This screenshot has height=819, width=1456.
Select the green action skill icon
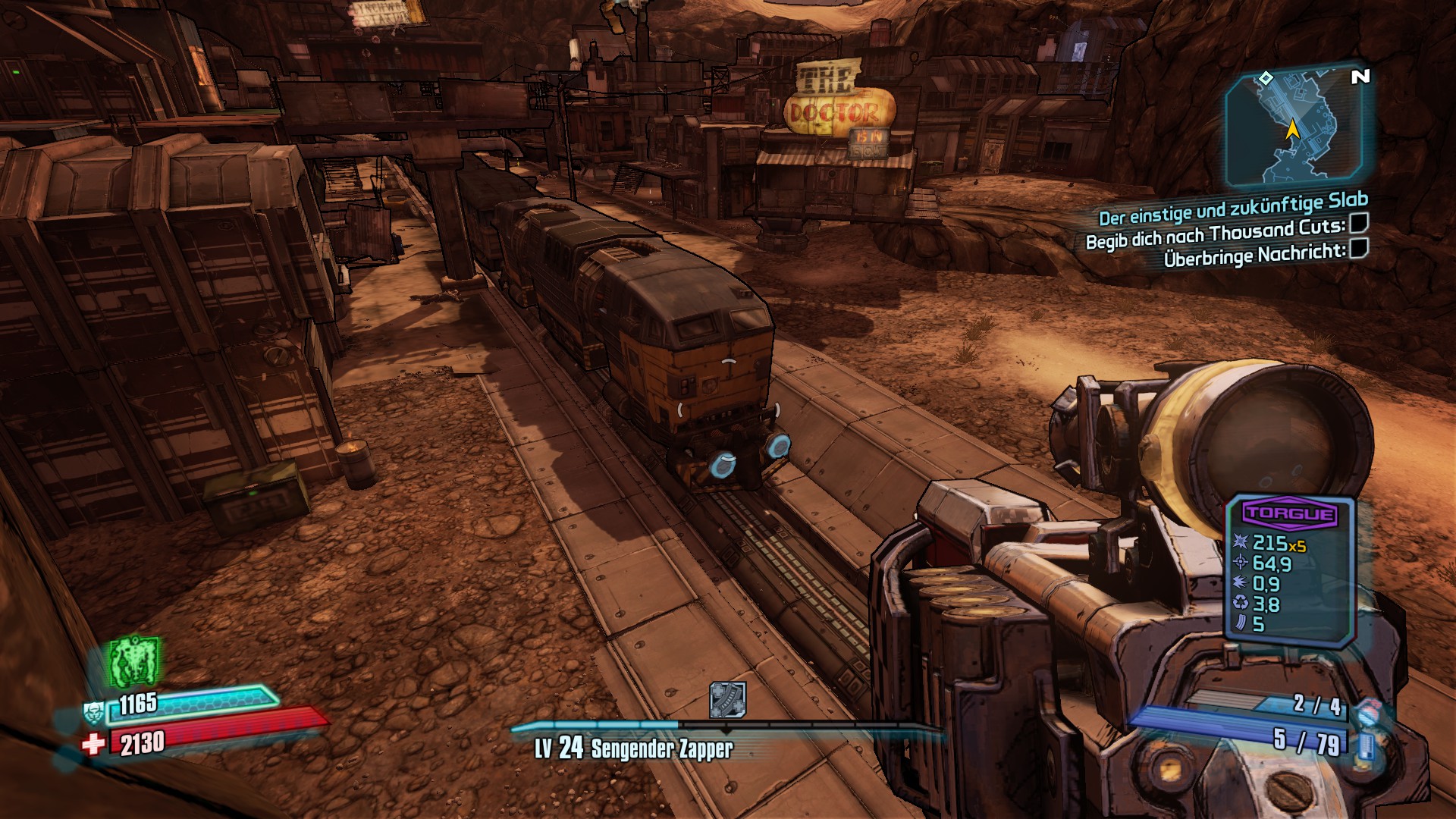pos(134,661)
